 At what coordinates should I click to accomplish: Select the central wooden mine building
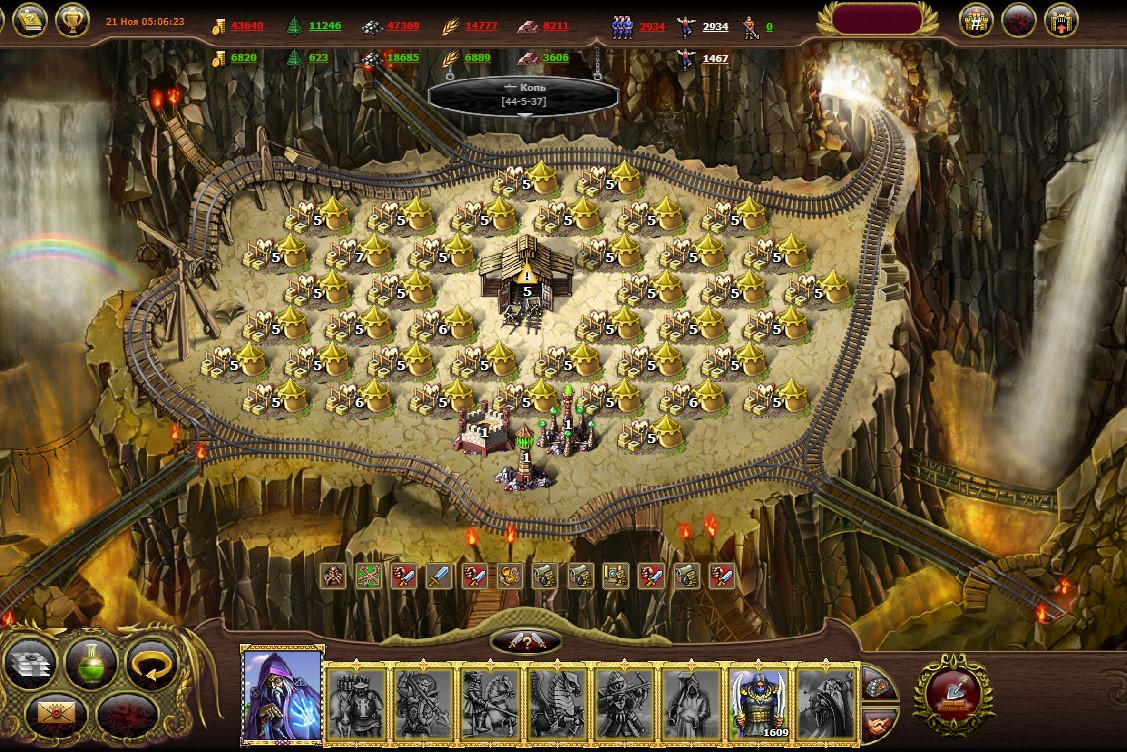click(x=524, y=273)
